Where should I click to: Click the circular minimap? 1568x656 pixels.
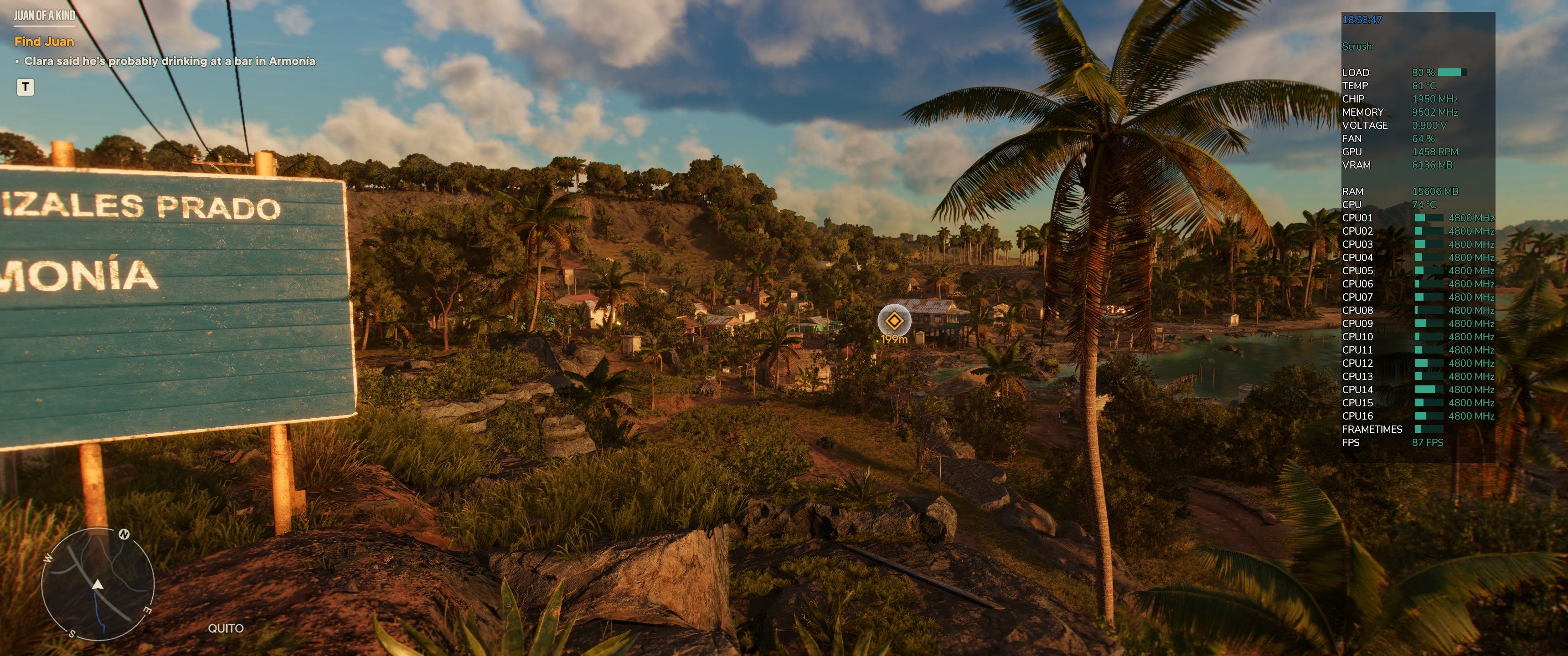(x=98, y=584)
